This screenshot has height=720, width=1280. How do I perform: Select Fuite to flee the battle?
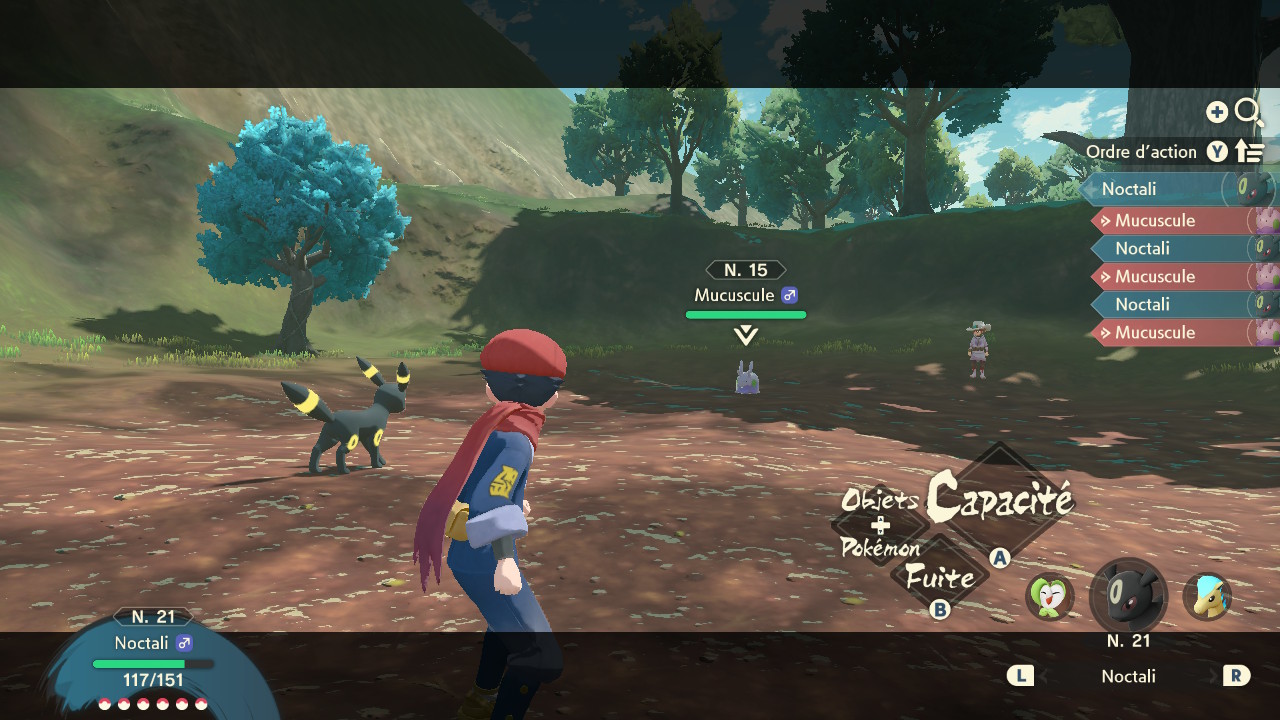pos(939,577)
